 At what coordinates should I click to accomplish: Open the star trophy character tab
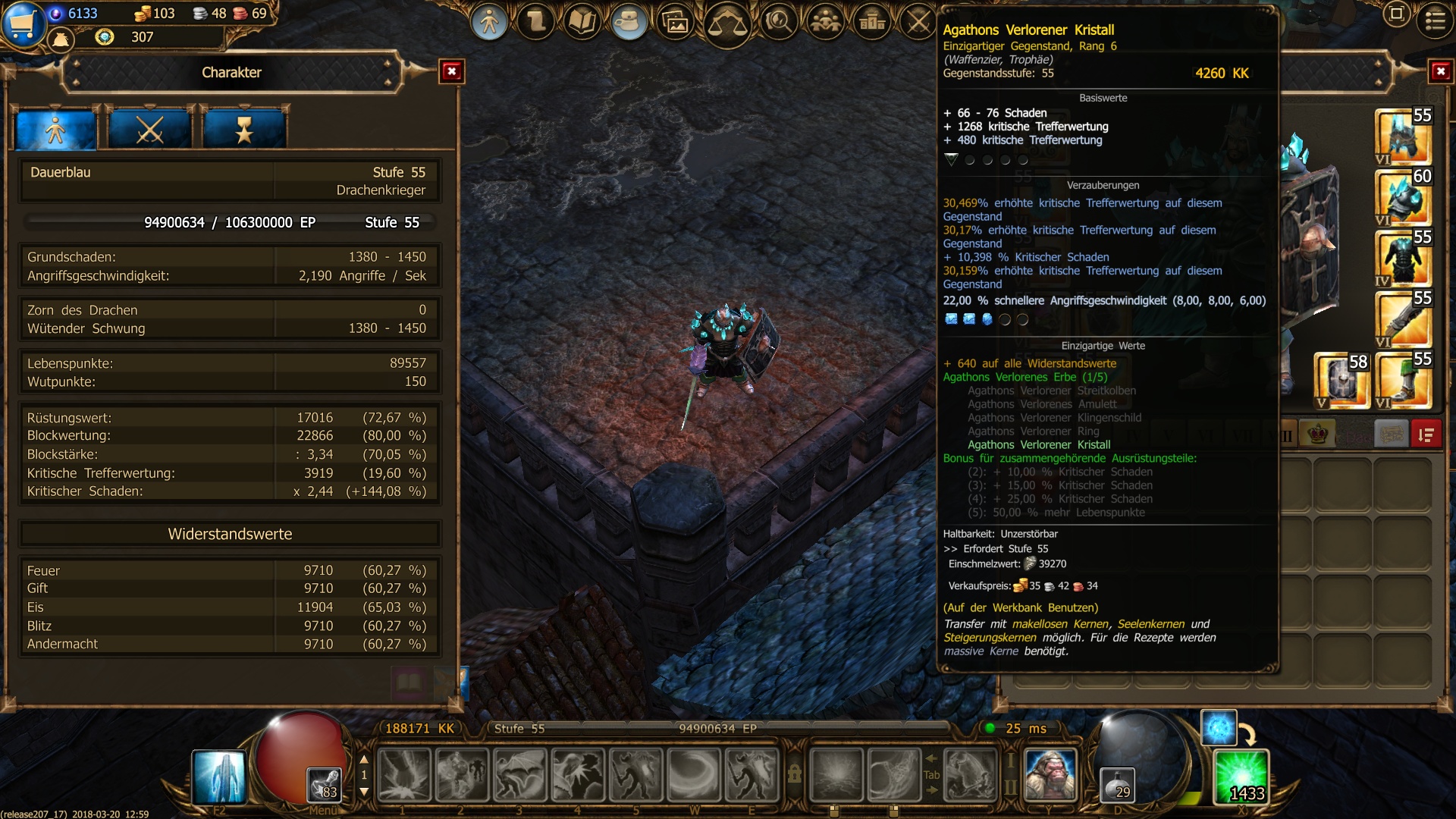pos(244,130)
